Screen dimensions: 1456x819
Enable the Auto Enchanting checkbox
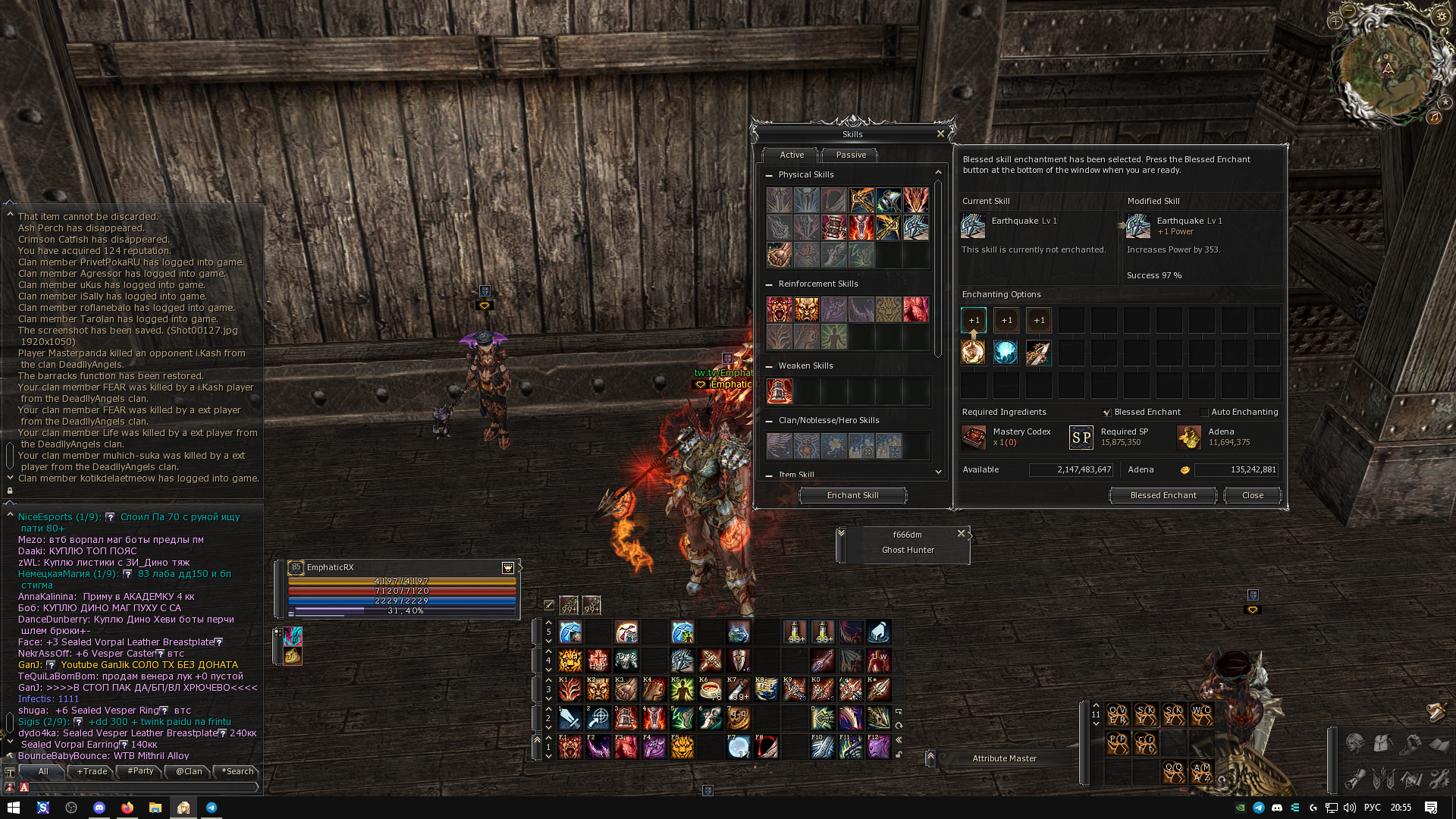[x=1204, y=413]
